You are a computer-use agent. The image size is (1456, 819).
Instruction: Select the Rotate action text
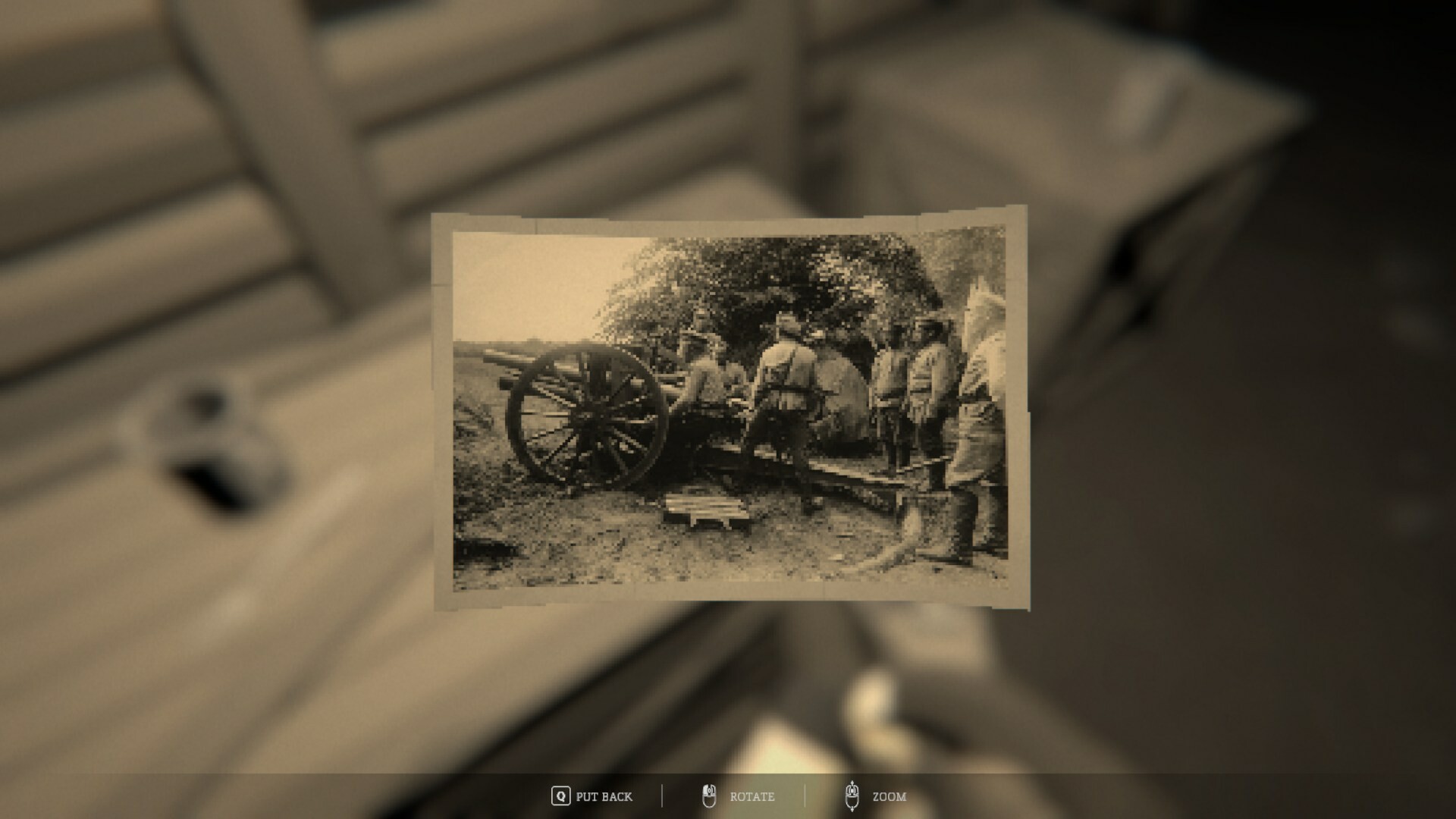coord(752,797)
